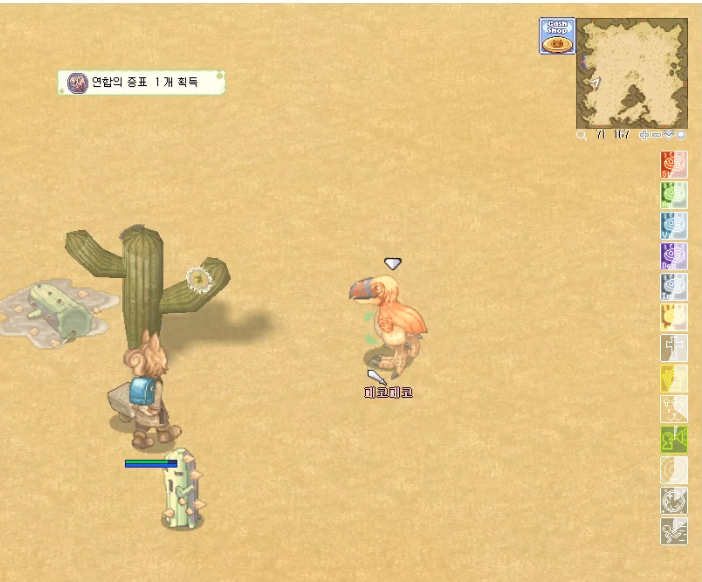Zoom out the minimap with minus button
Image resolution: width=702 pixels, height=582 pixels.
pos(656,134)
